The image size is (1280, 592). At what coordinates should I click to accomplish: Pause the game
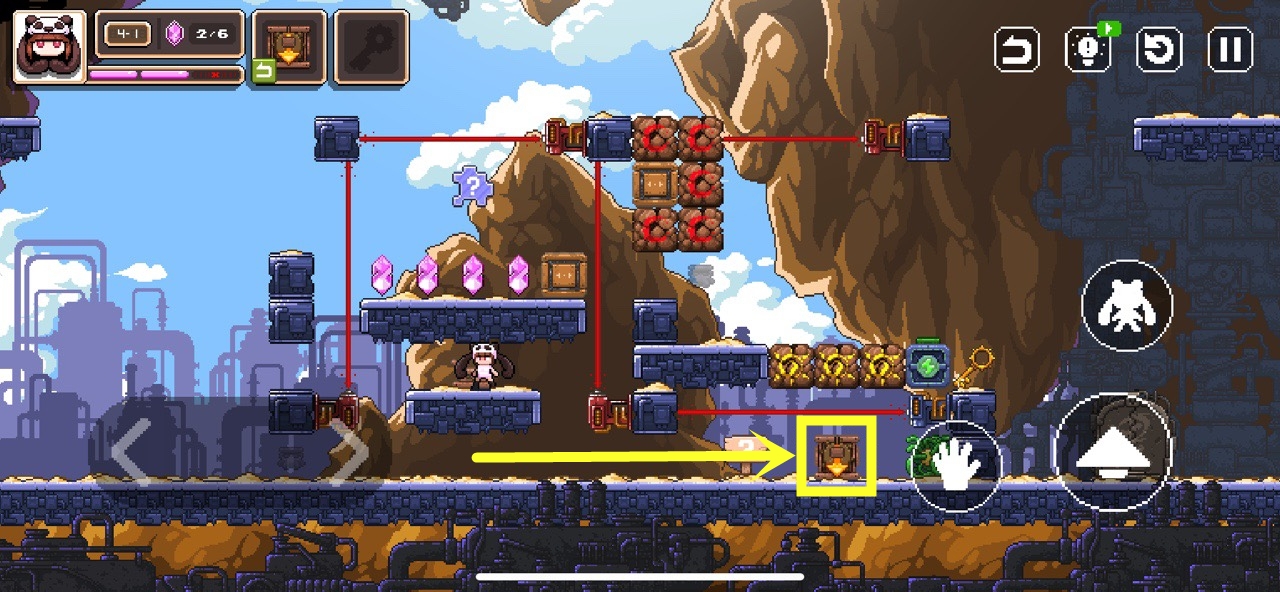tap(1231, 50)
